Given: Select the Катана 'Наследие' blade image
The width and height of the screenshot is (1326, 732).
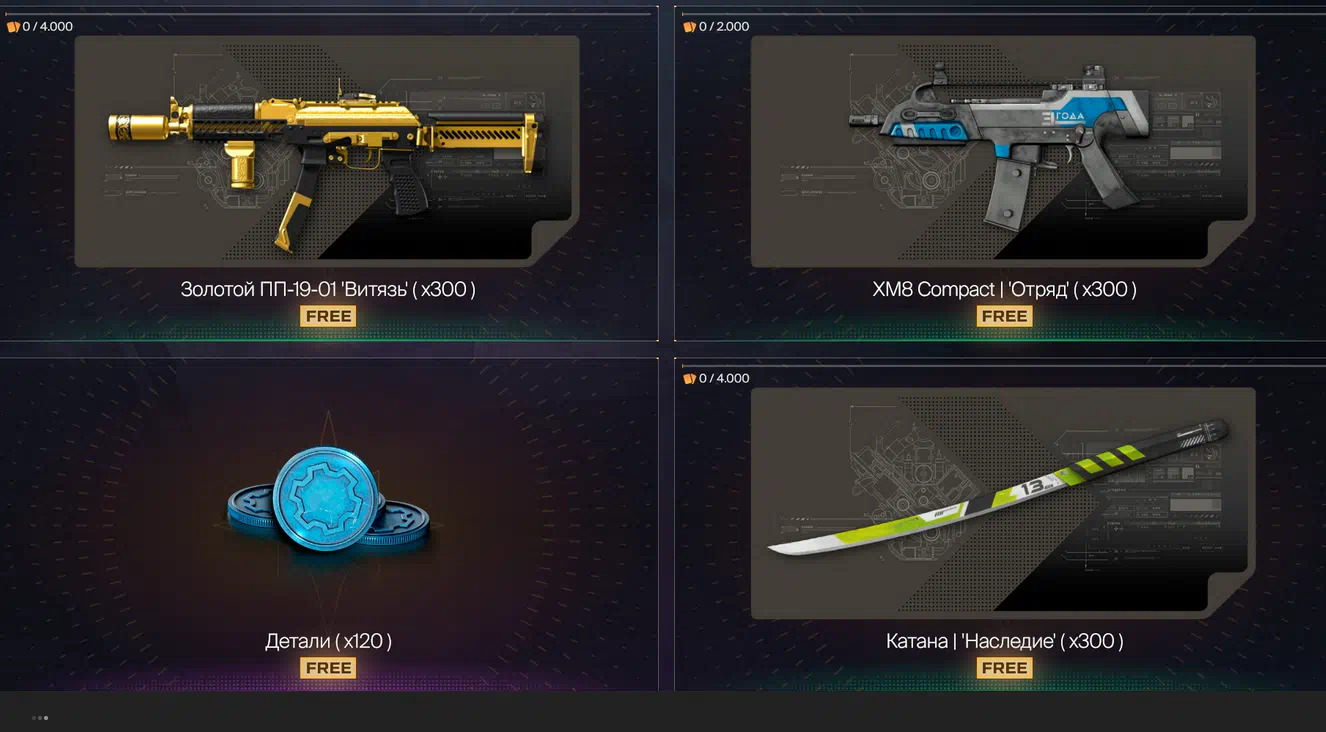Looking at the screenshot, I should click(x=1002, y=490).
